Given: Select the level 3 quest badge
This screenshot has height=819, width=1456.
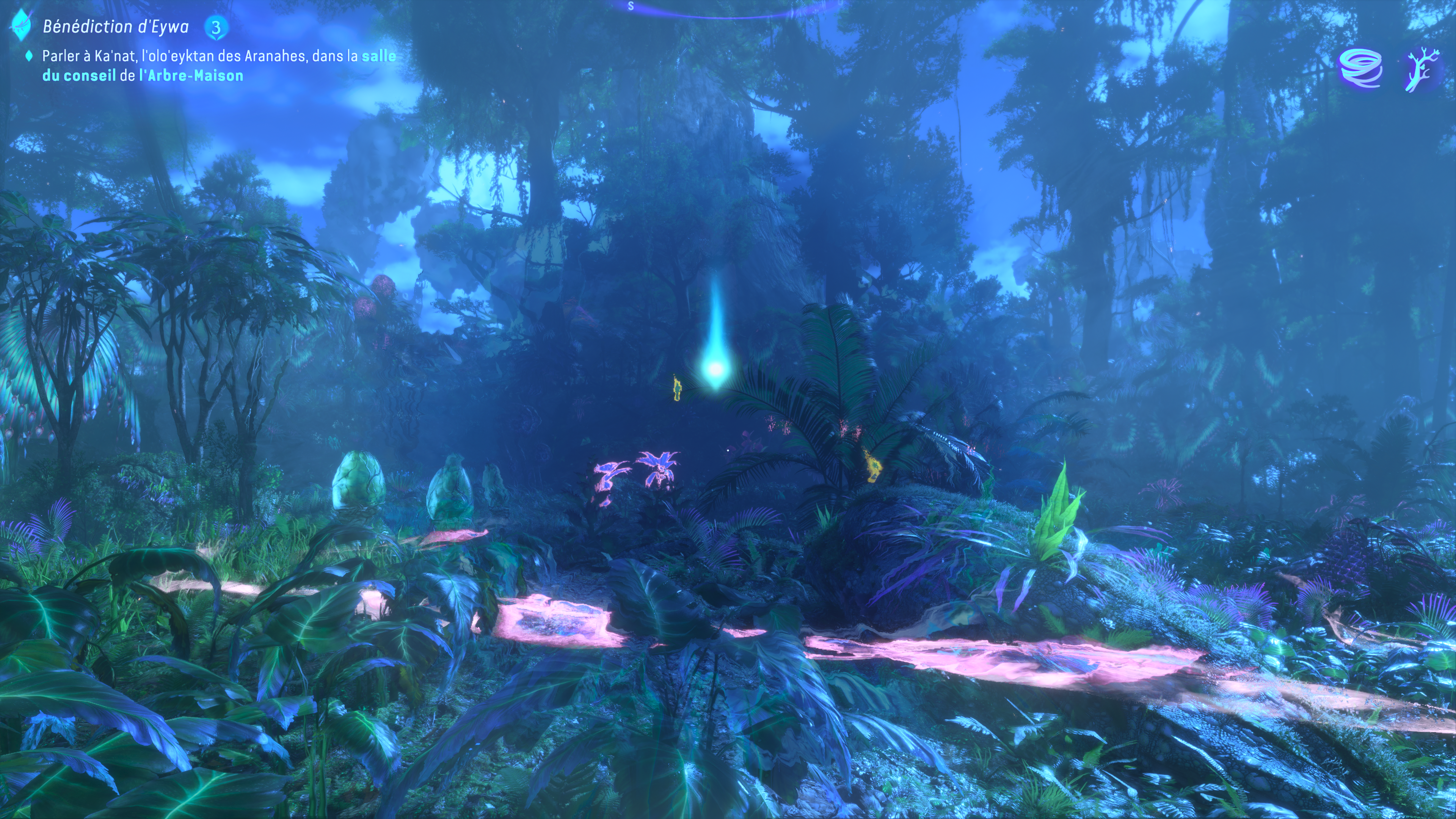Looking at the screenshot, I should click(216, 27).
